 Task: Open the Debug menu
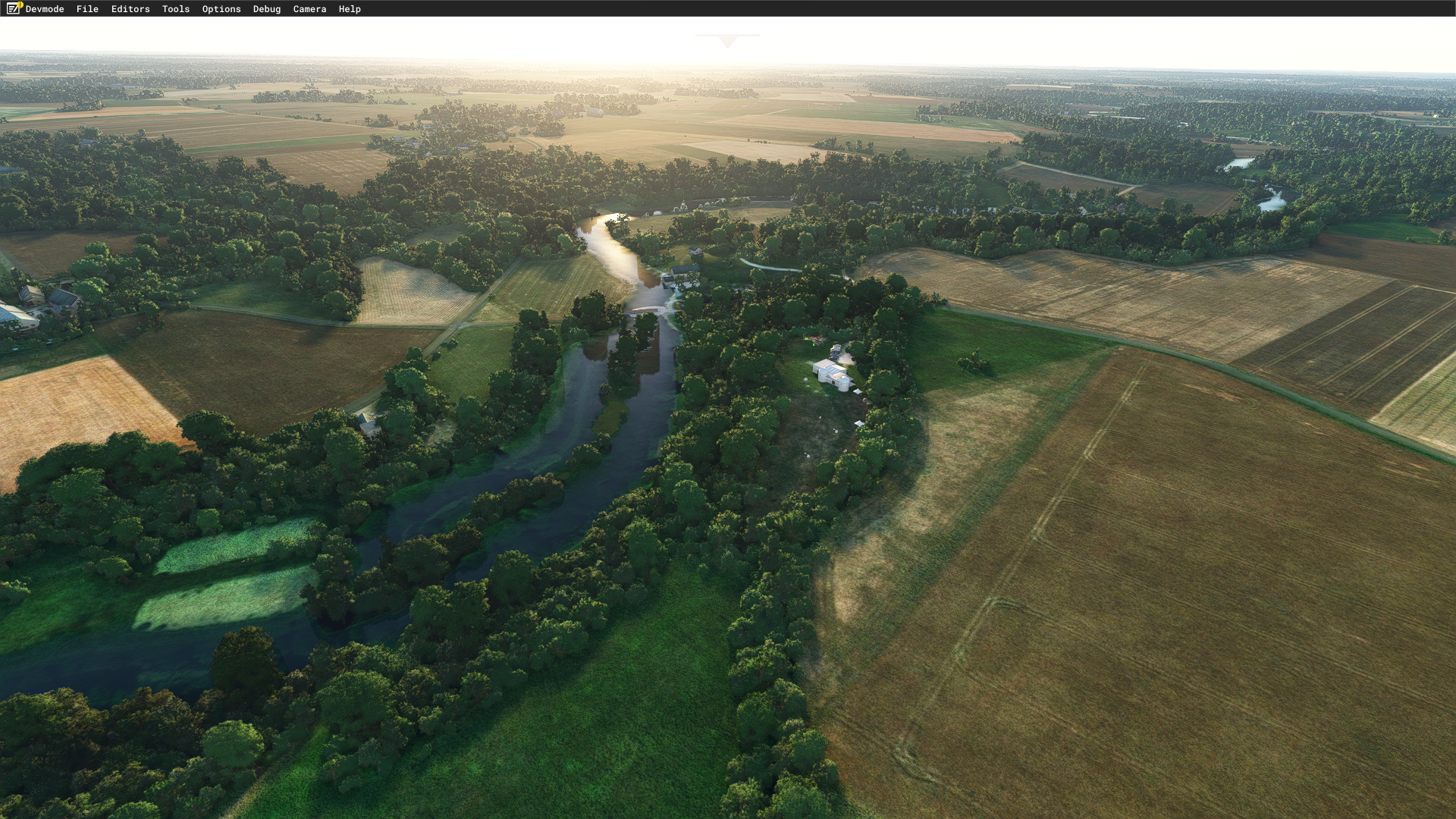coord(267,9)
